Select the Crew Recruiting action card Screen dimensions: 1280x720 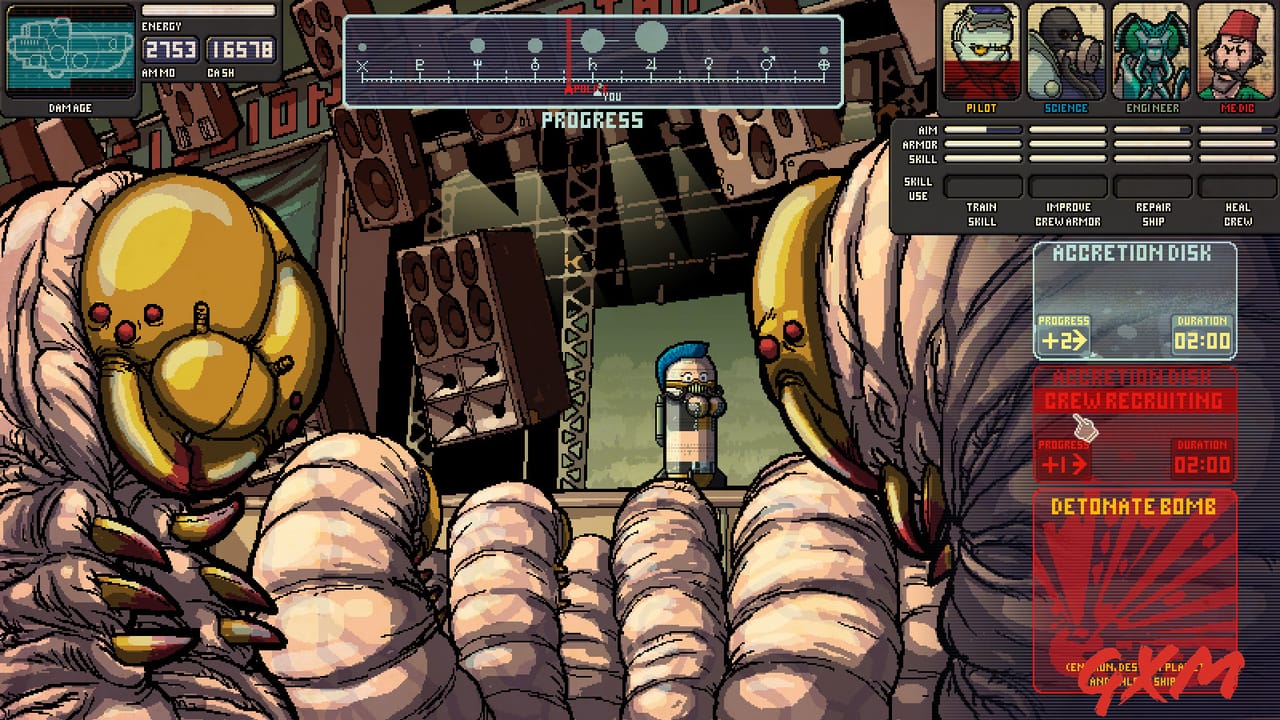(x=1136, y=425)
